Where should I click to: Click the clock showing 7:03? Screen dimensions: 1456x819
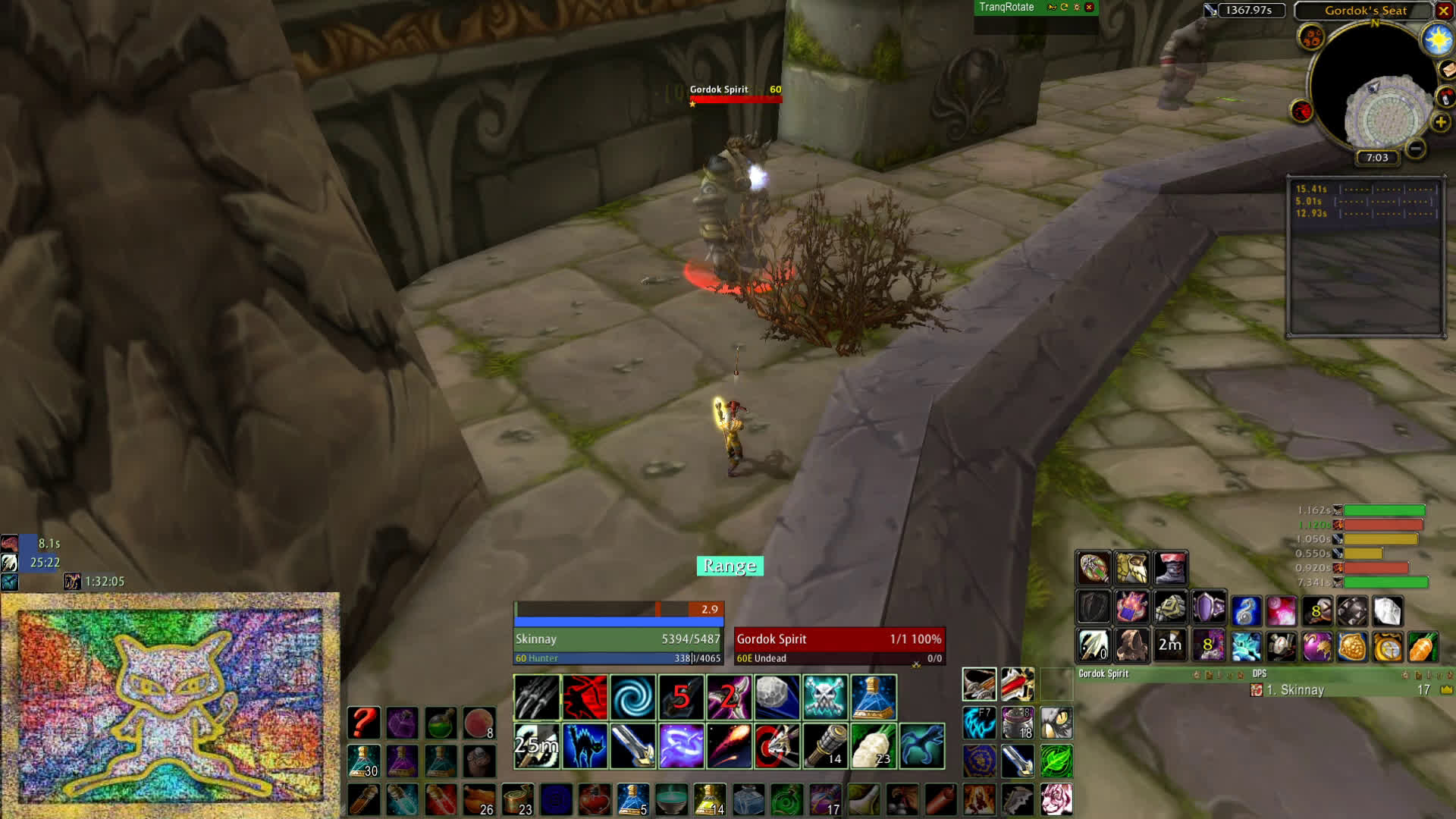(1377, 158)
